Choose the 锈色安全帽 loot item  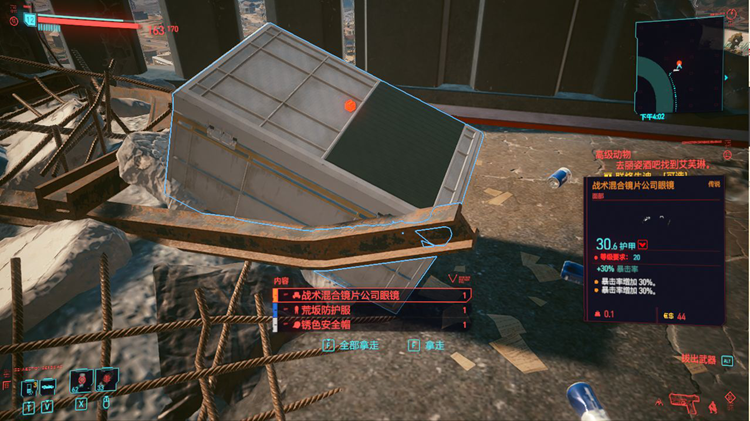371,325
